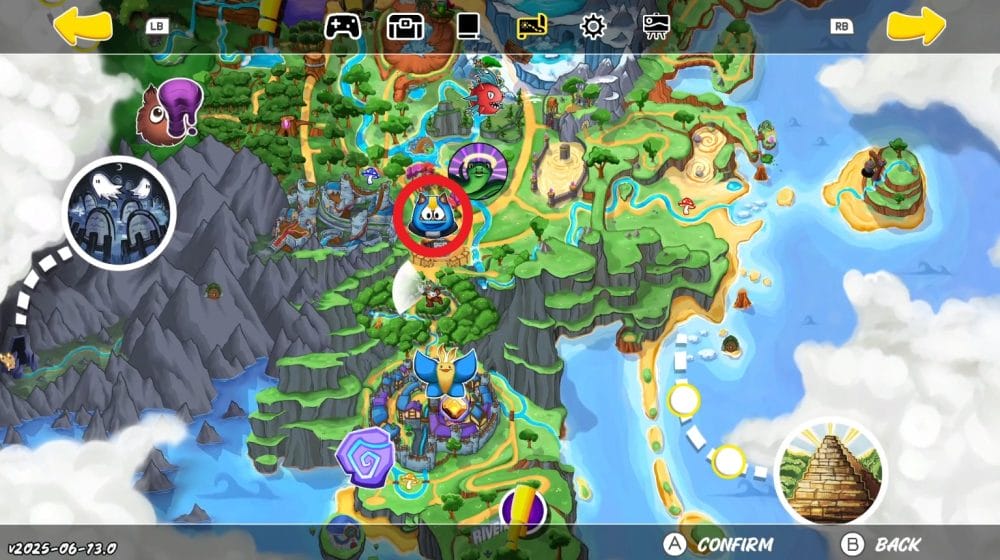Go to the previous menu page with the left yellow arrow
Image resolution: width=1000 pixels, height=560 pixels.
tap(82, 26)
